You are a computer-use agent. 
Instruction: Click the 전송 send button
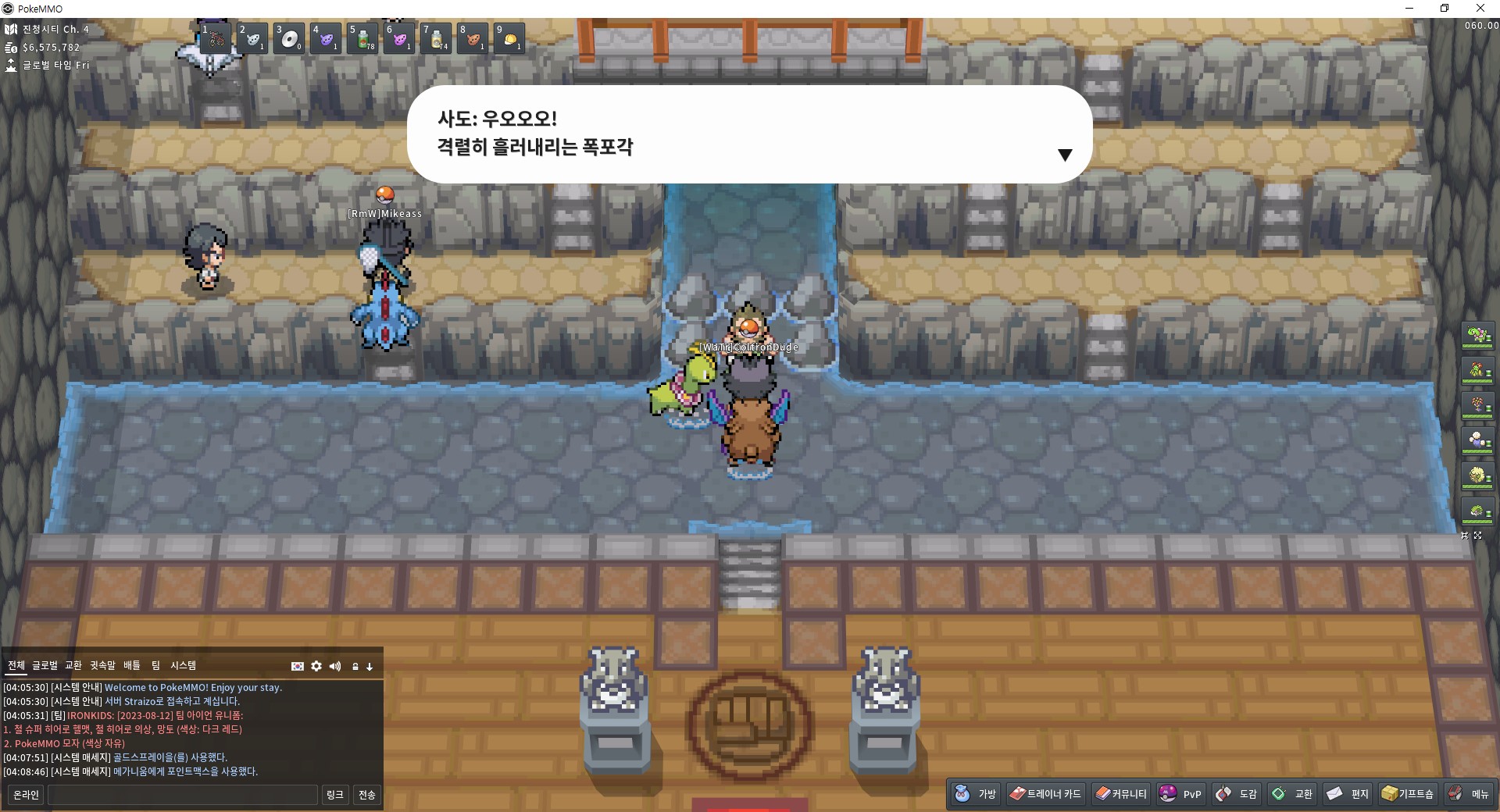[366, 795]
